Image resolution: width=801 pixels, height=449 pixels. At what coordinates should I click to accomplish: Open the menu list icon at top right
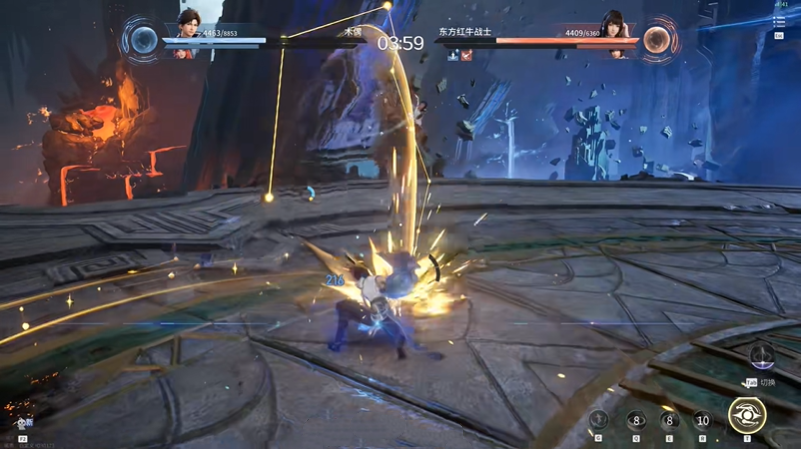coord(779,22)
